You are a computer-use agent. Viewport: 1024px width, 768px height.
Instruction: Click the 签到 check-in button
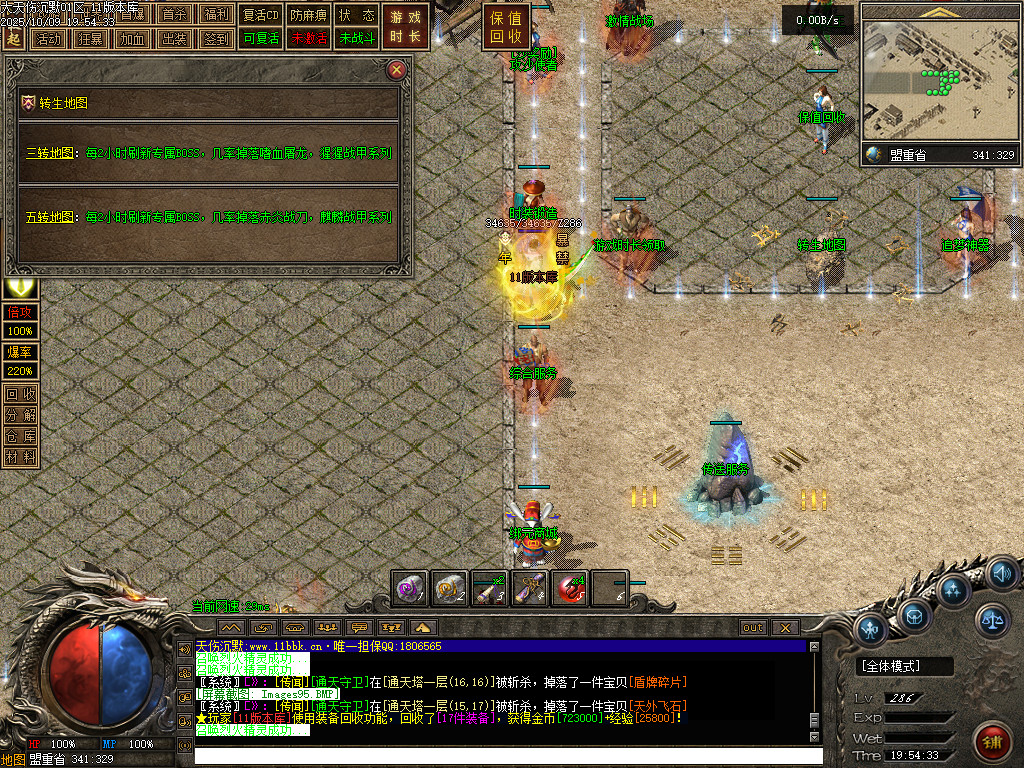215,39
